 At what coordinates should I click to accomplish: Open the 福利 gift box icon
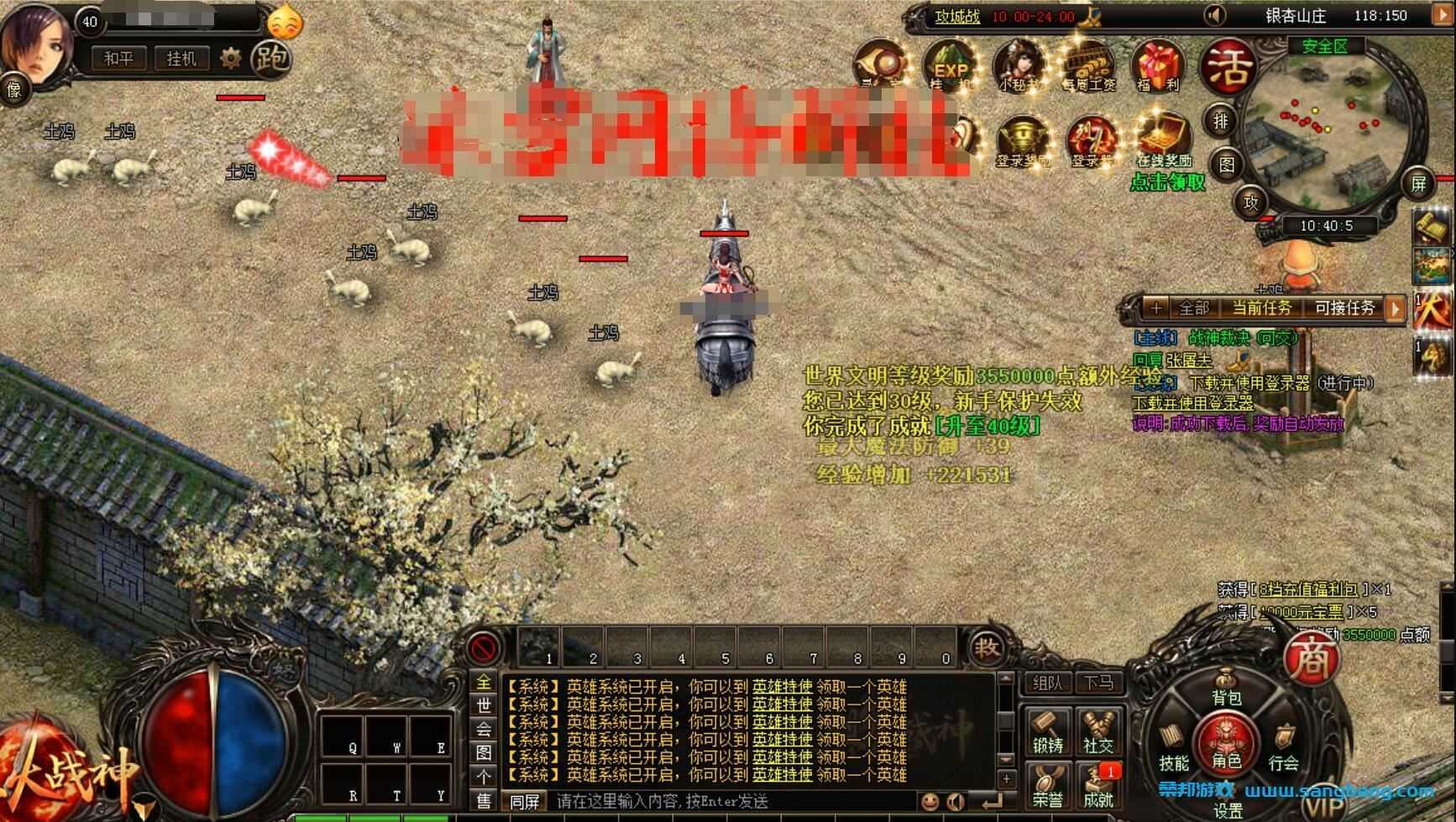[1157, 65]
